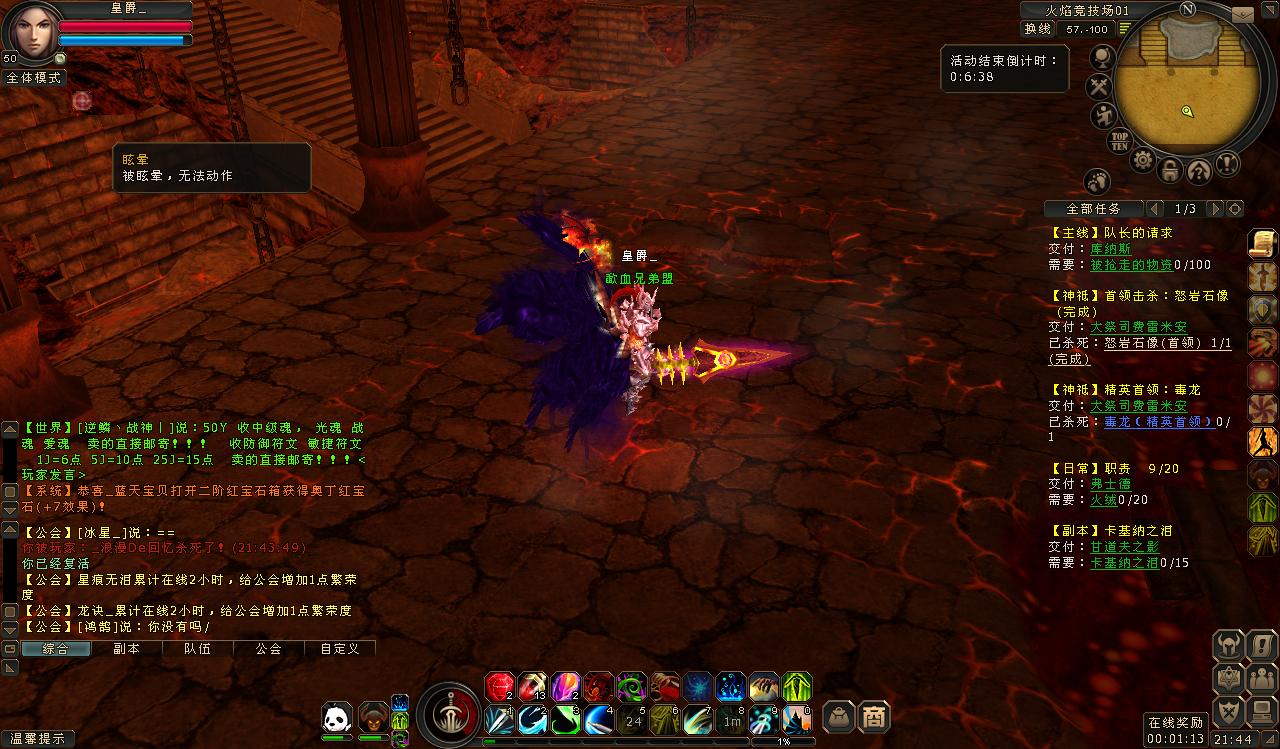
Task: Activate the red scorpion skill icon
Action: point(598,686)
